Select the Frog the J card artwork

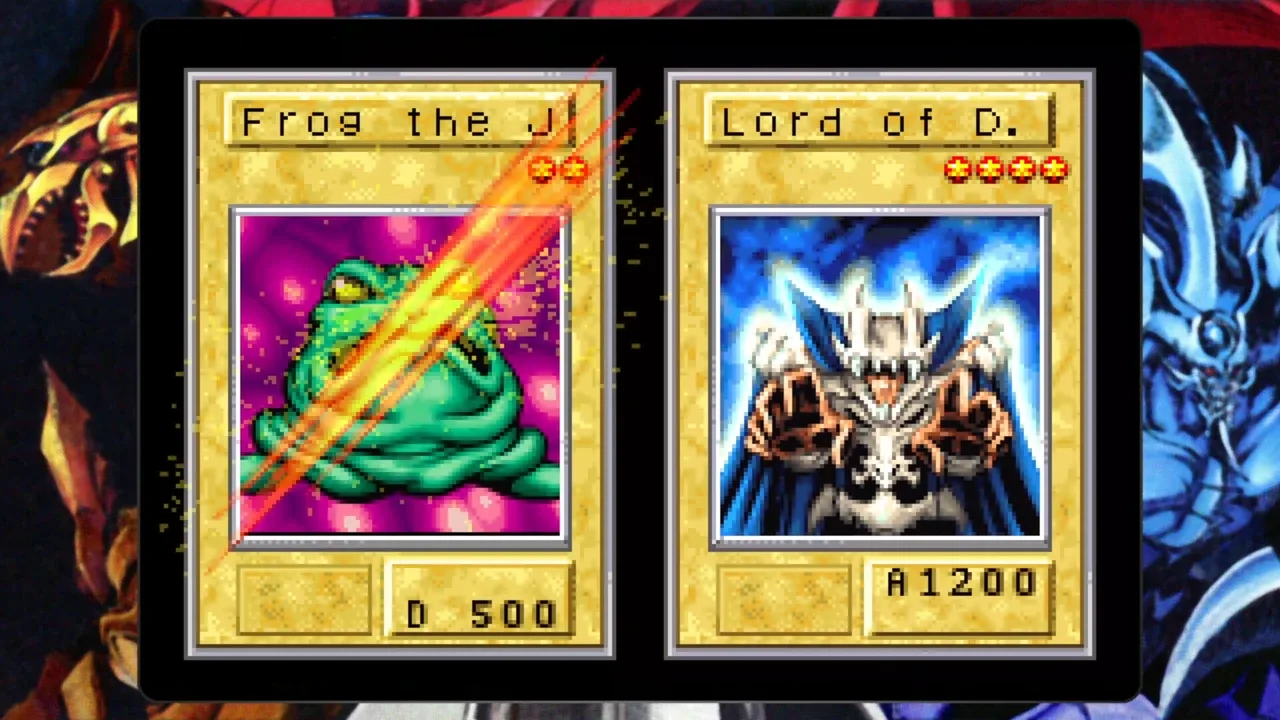[x=400, y=375]
